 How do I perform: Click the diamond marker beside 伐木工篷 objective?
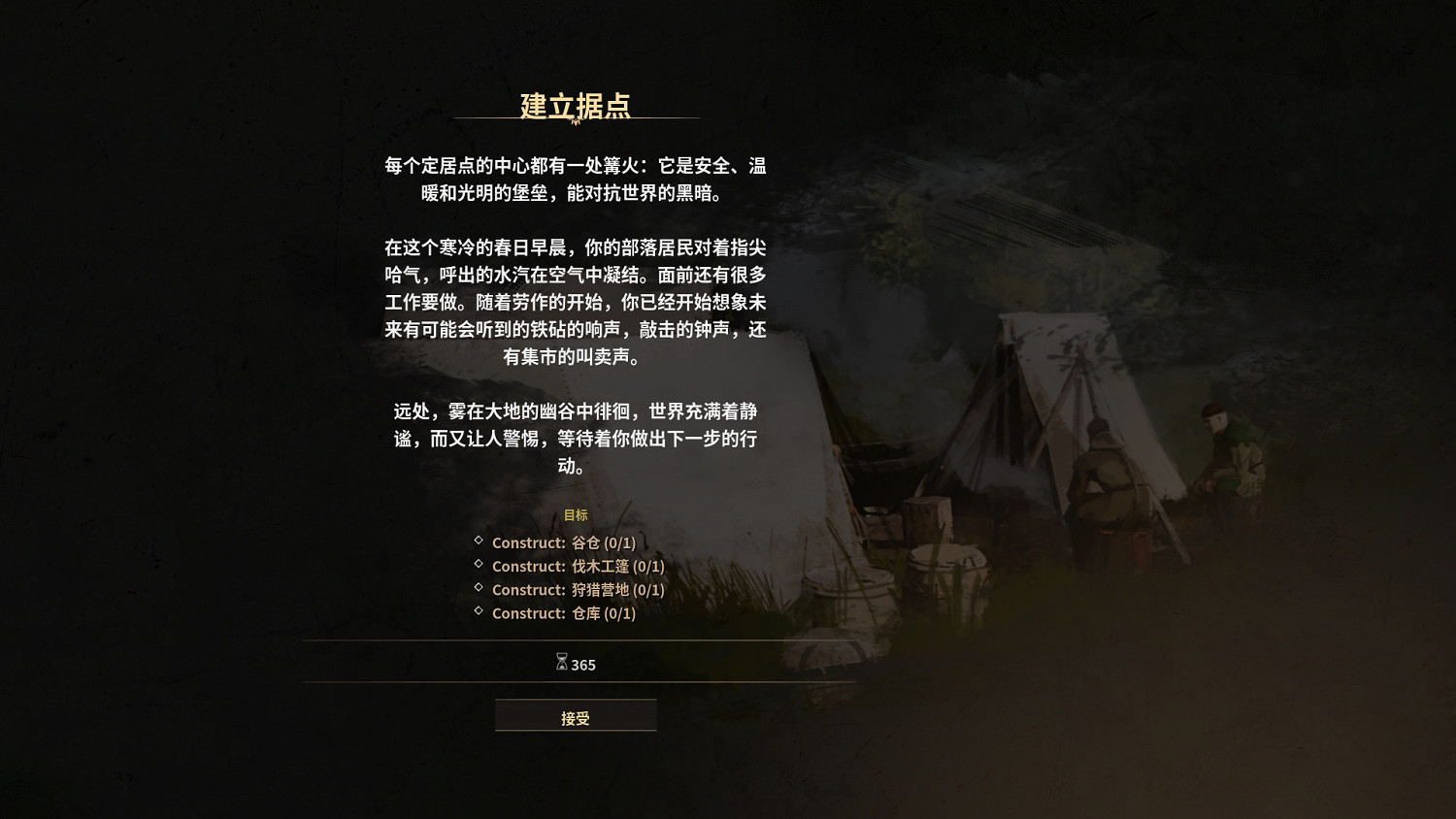point(477,566)
